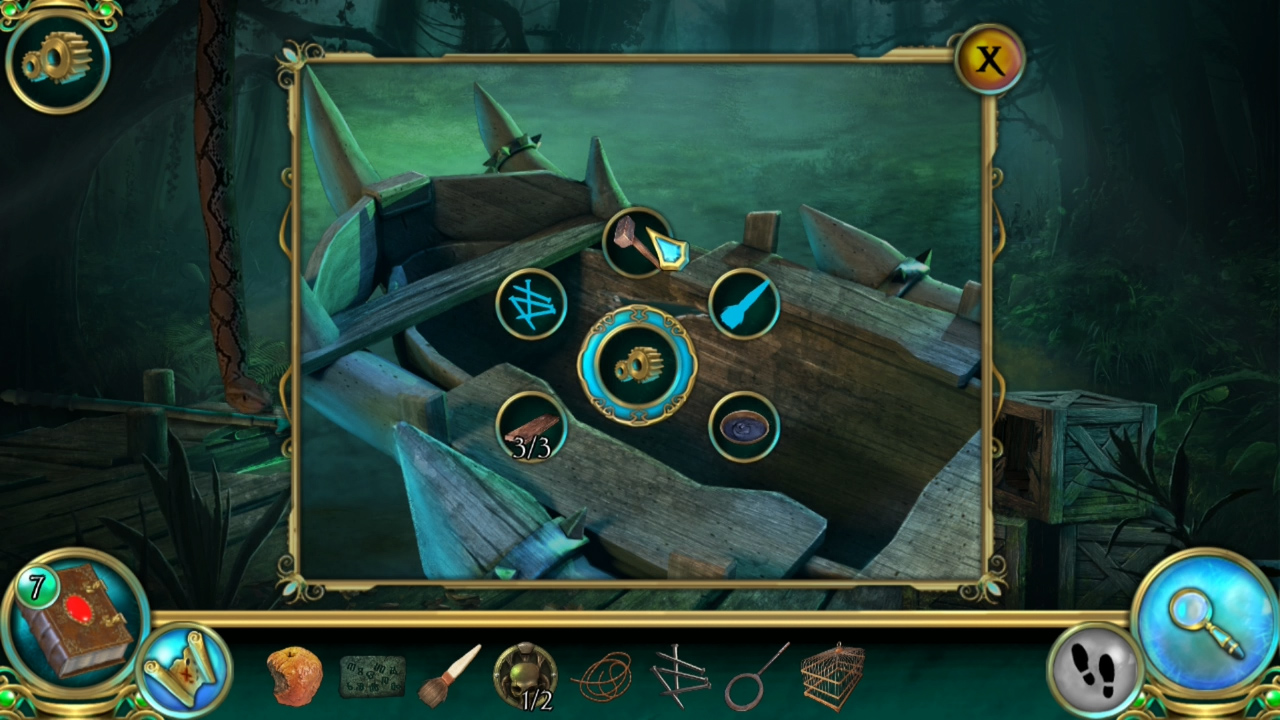Image resolution: width=1280 pixels, height=720 pixels.
Task: Choose the blue chisel spike slot
Action: click(x=746, y=305)
